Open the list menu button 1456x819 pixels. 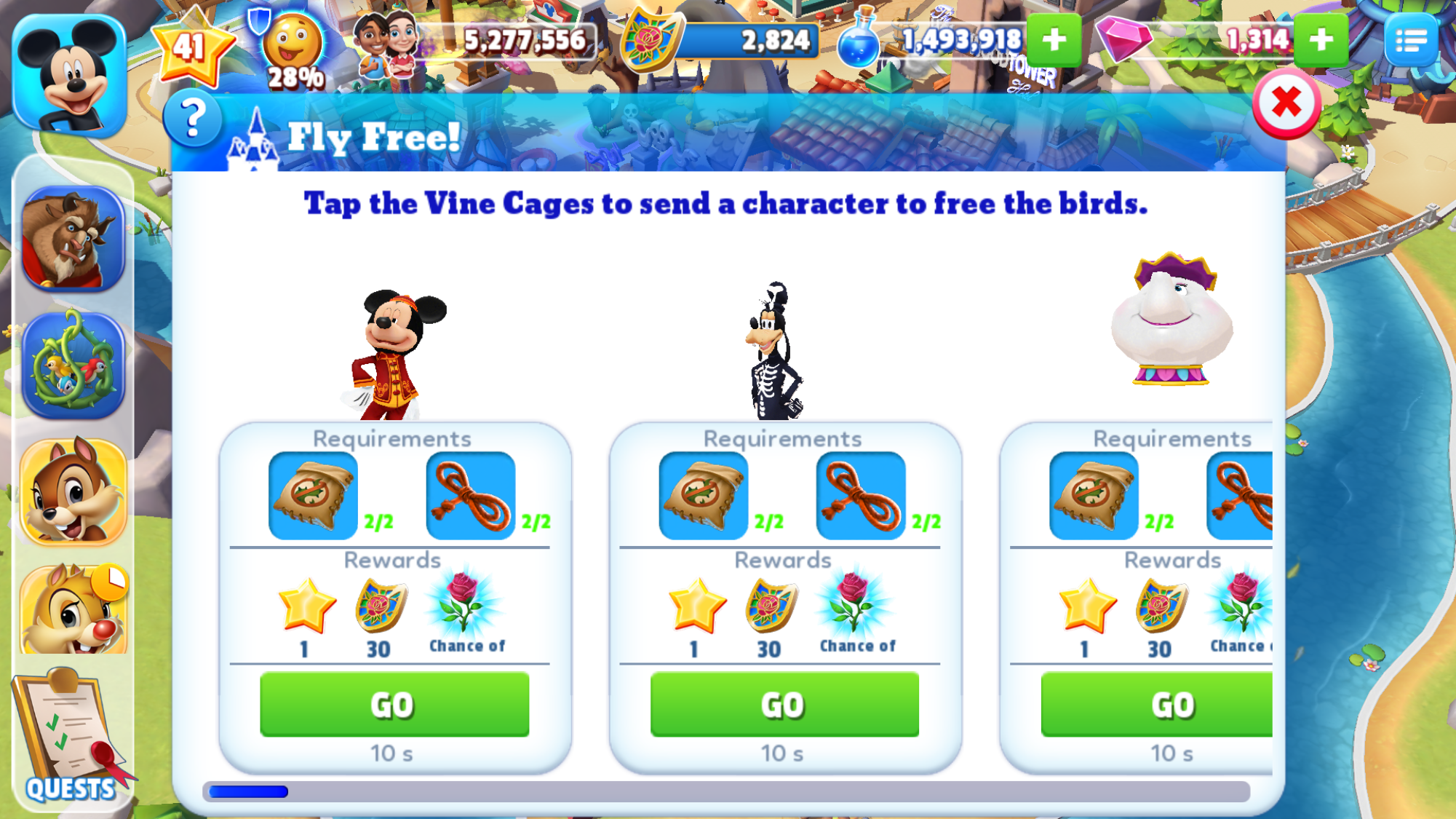click(1410, 41)
